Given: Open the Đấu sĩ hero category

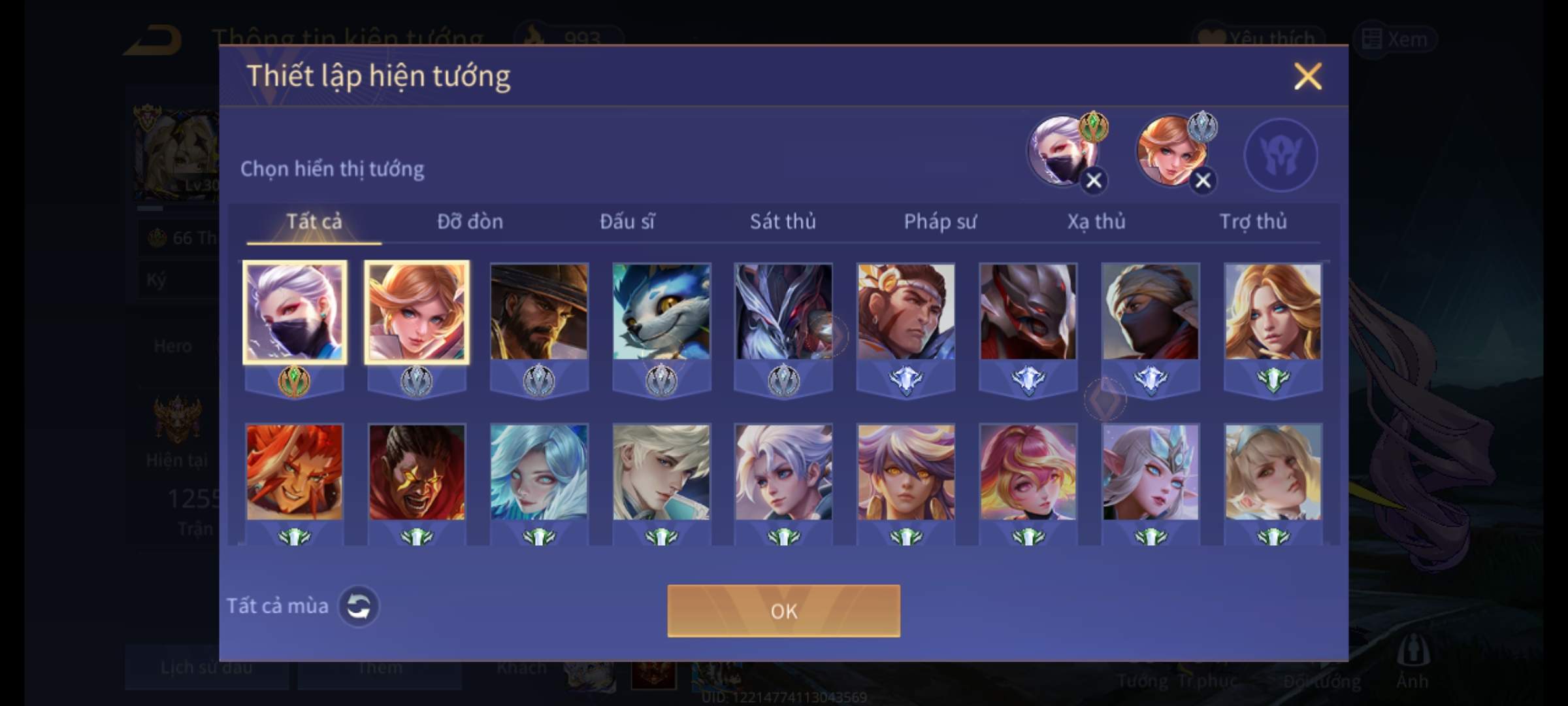Looking at the screenshot, I should [627, 222].
